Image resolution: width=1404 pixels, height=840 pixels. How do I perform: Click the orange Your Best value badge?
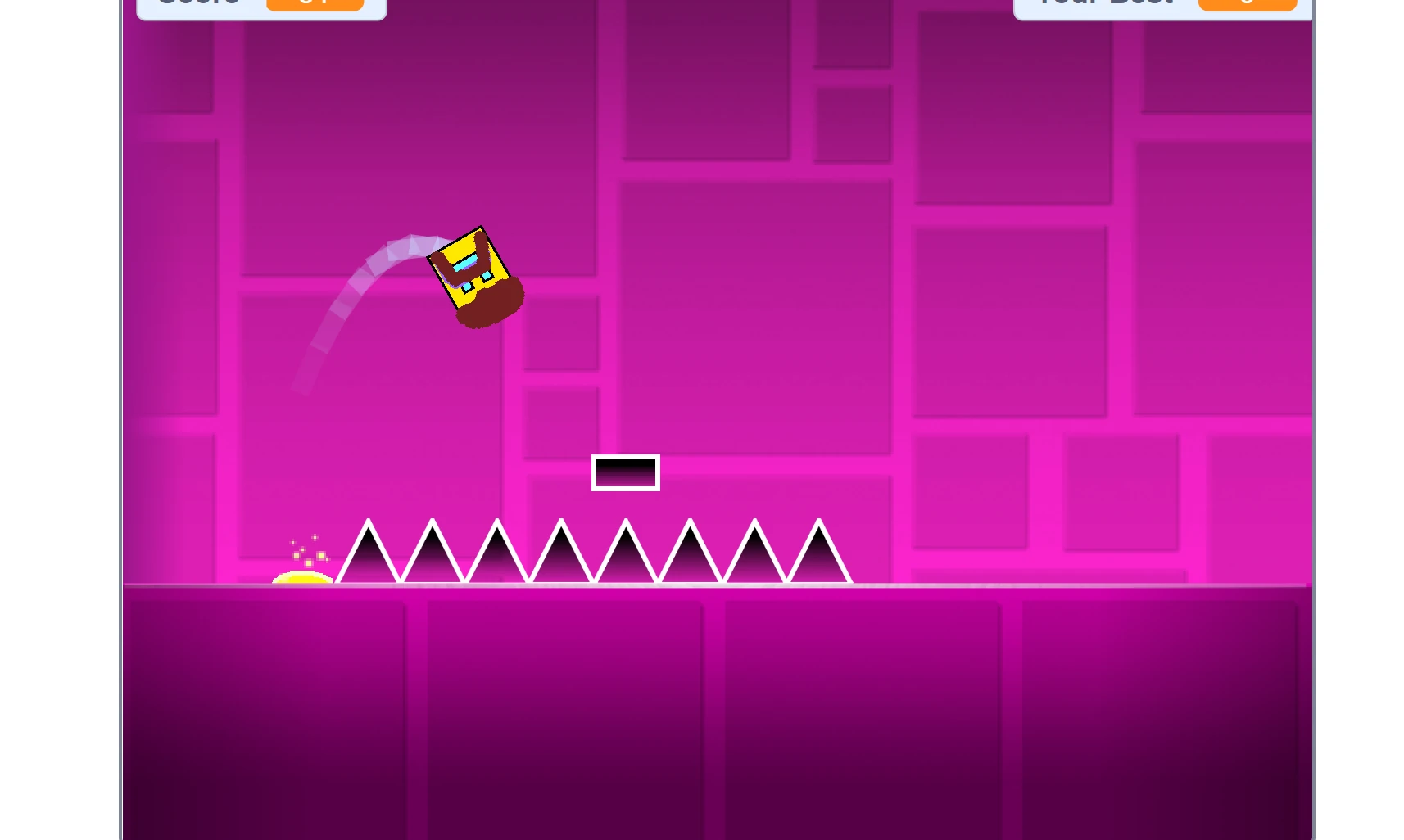point(1247,4)
